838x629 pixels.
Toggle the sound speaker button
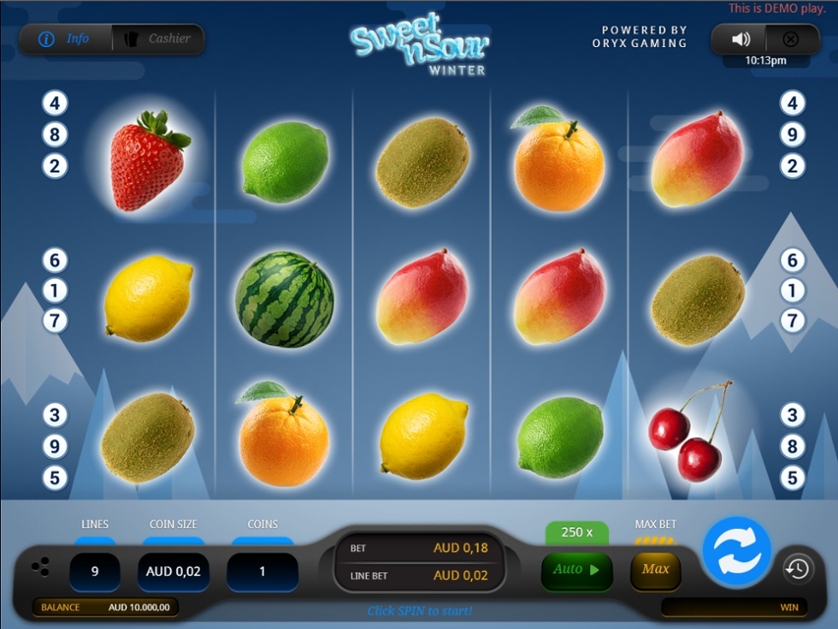740,39
